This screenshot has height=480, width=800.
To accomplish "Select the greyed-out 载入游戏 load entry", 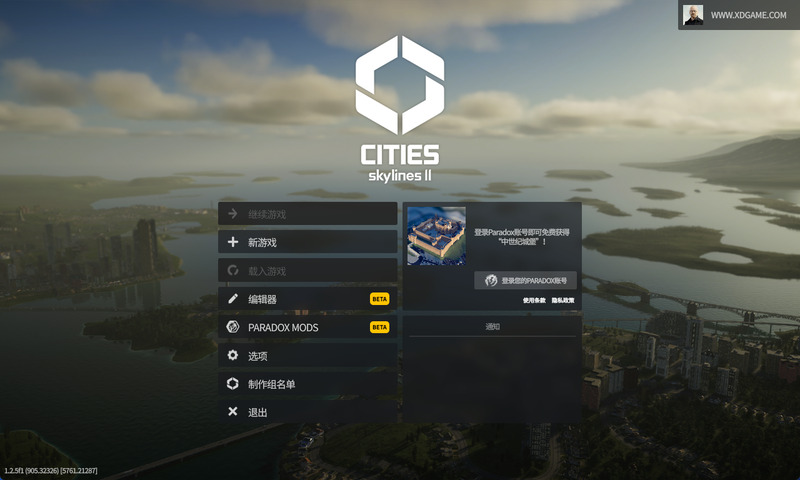I will 307,271.
